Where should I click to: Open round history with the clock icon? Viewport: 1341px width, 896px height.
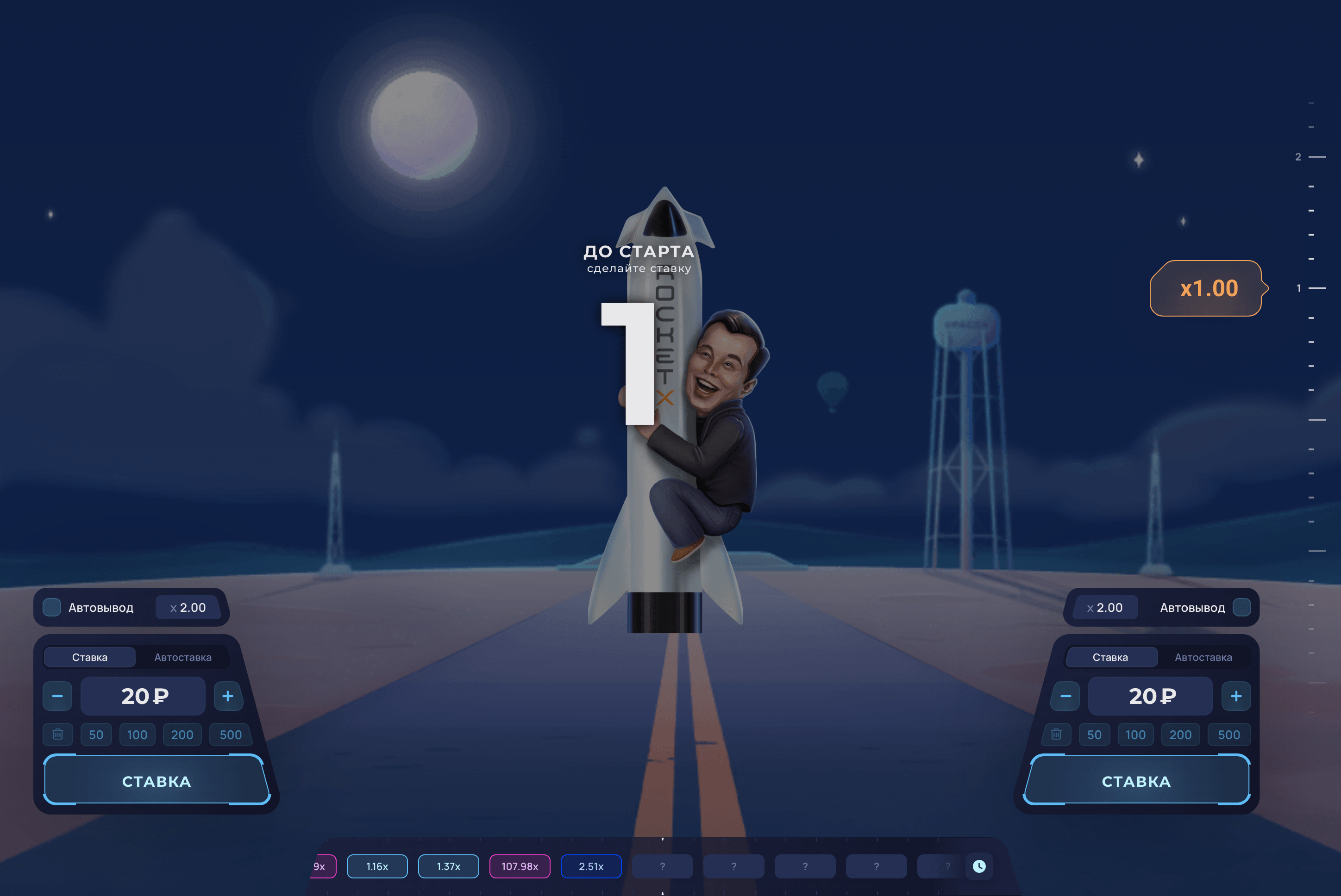979,866
